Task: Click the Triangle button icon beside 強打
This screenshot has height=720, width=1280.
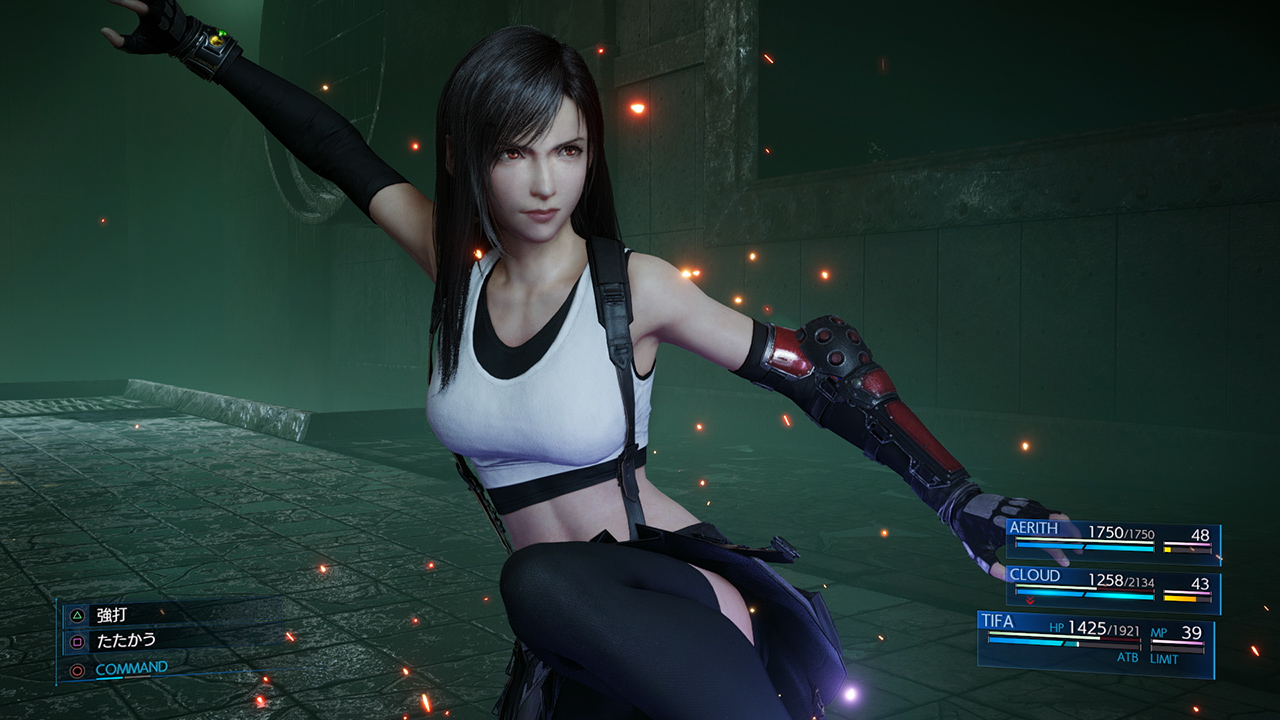Action: click(77, 615)
